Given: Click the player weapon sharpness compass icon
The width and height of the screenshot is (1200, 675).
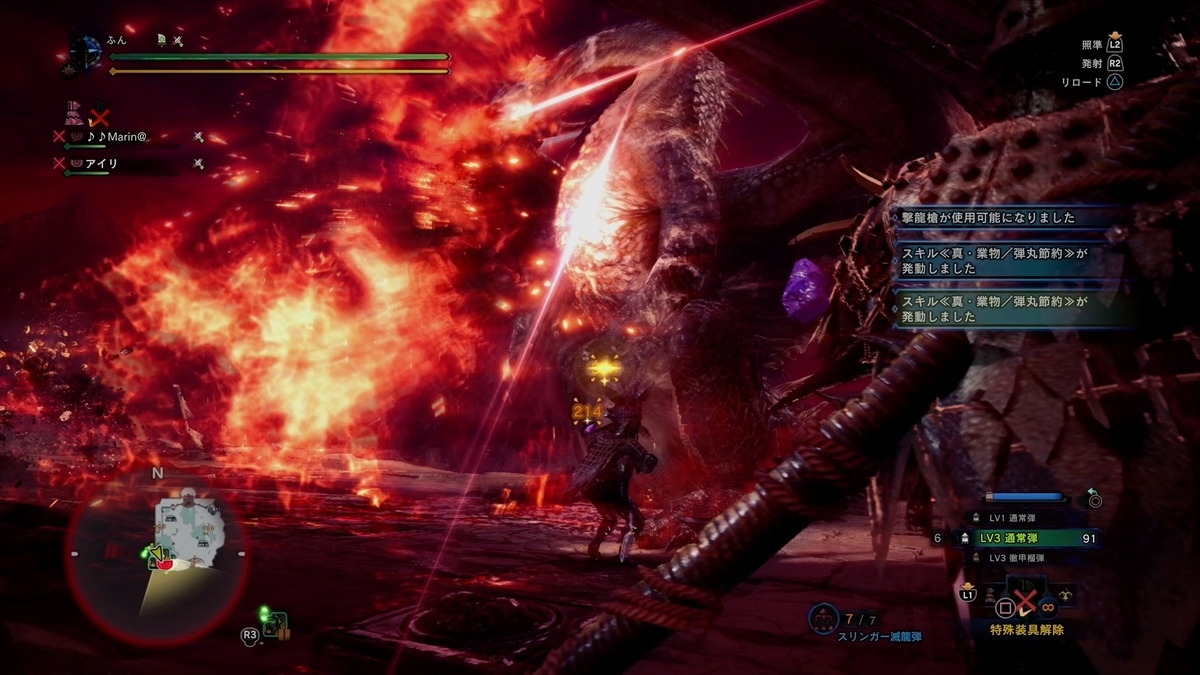Looking at the screenshot, I should [x=85, y=52].
